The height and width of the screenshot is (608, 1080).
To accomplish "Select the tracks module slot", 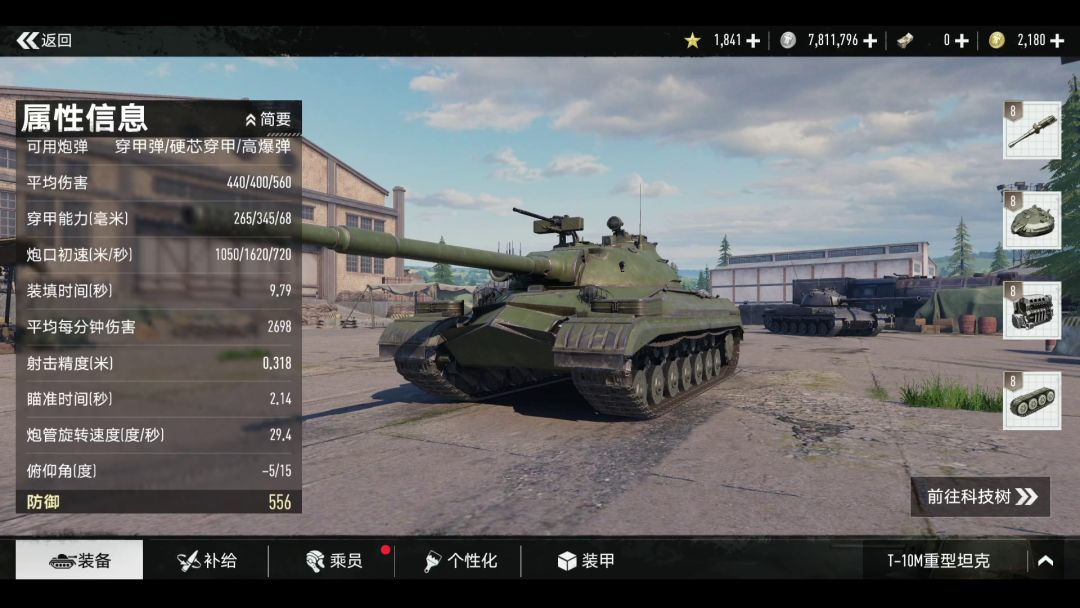I will 1032,401.
